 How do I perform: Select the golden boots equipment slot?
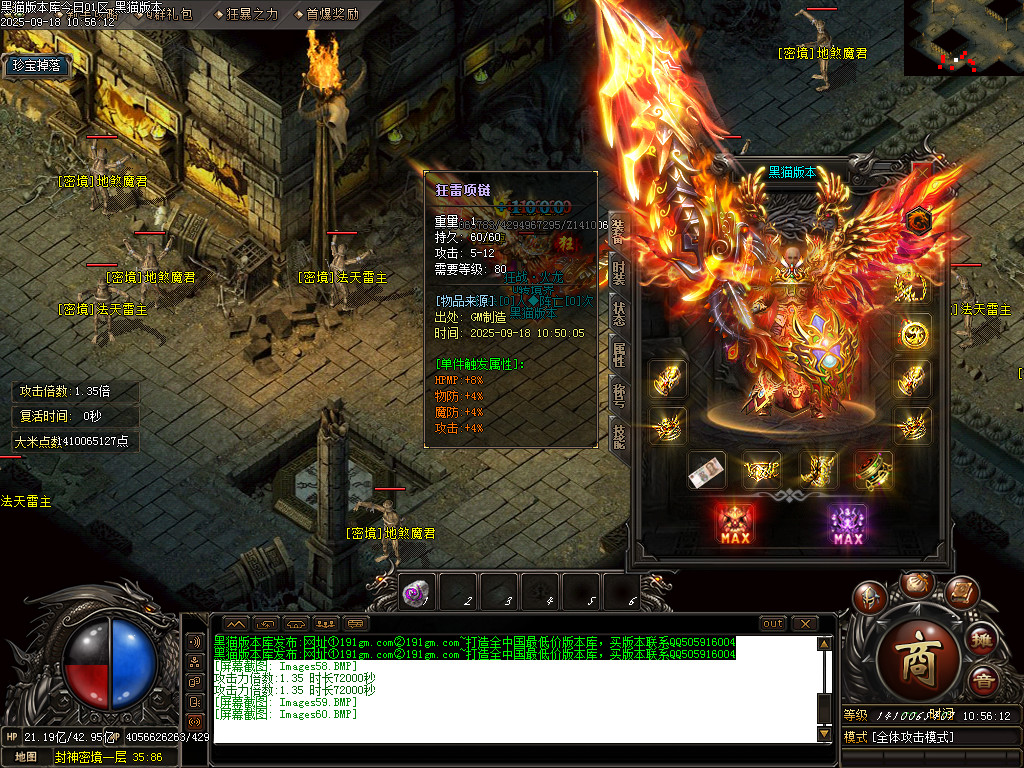tap(817, 470)
